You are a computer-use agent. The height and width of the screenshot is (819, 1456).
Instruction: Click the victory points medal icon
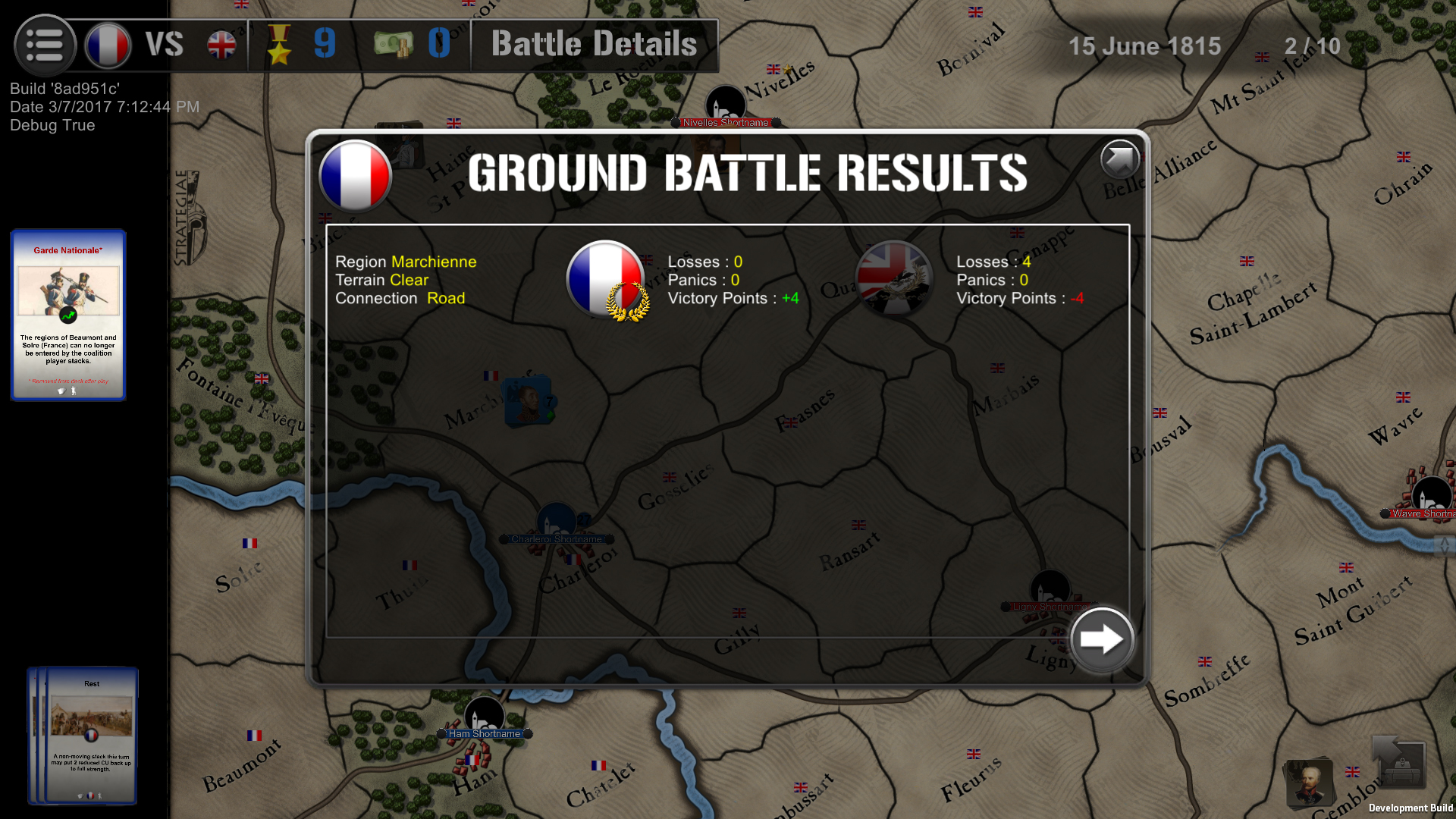pyautogui.click(x=281, y=45)
